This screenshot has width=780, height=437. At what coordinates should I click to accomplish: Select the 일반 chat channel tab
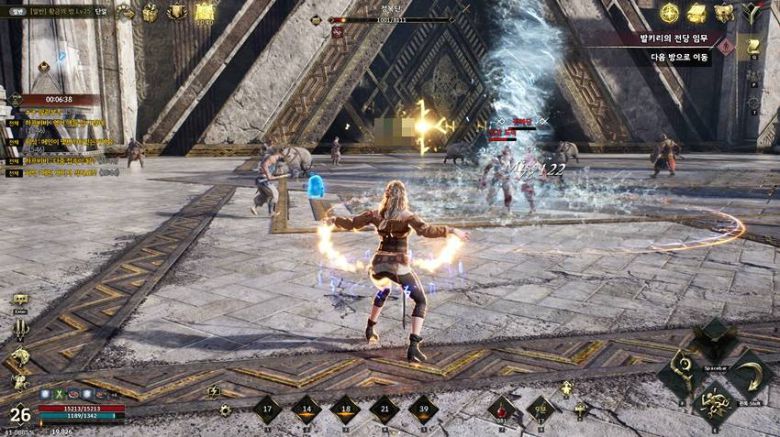point(15,11)
